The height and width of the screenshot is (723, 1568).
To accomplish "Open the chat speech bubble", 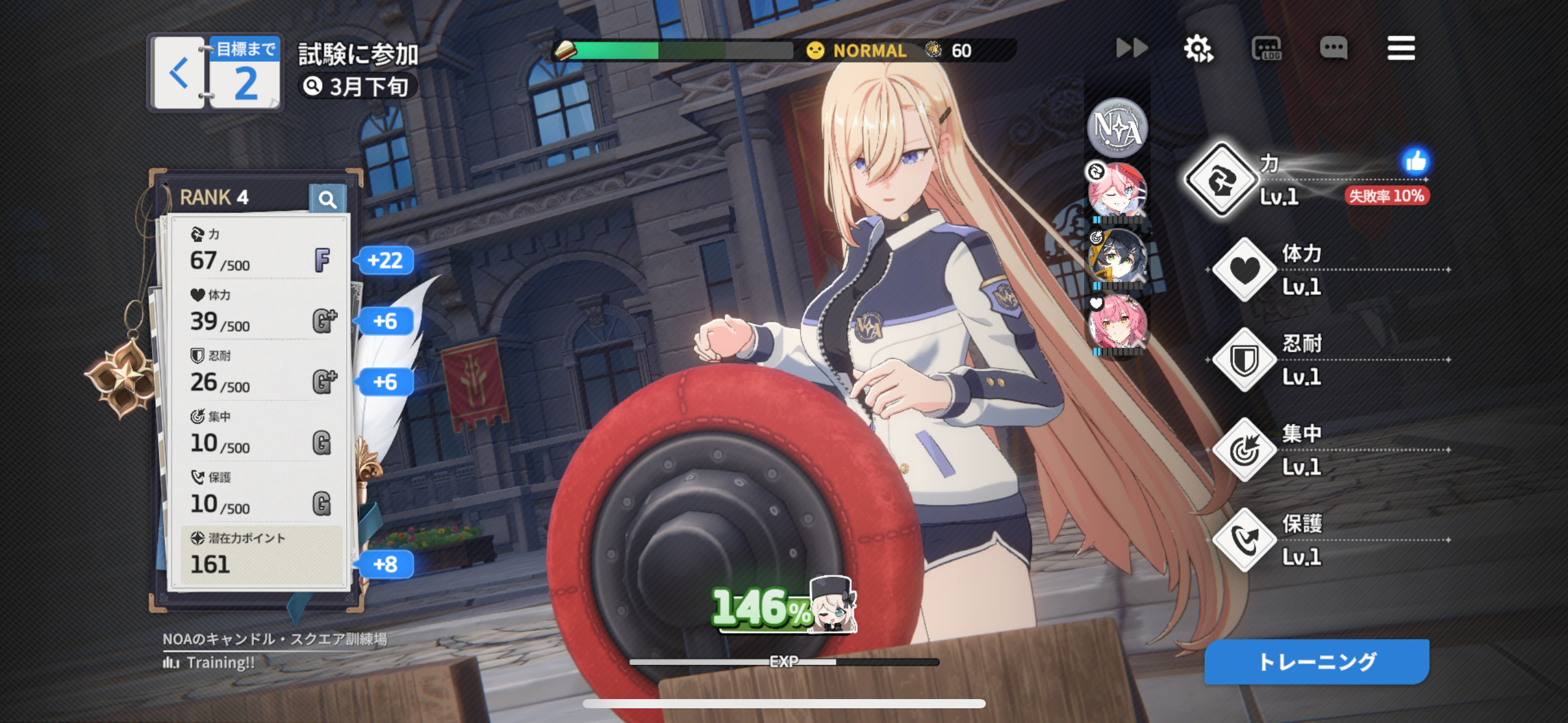I will pos(1333,48).
